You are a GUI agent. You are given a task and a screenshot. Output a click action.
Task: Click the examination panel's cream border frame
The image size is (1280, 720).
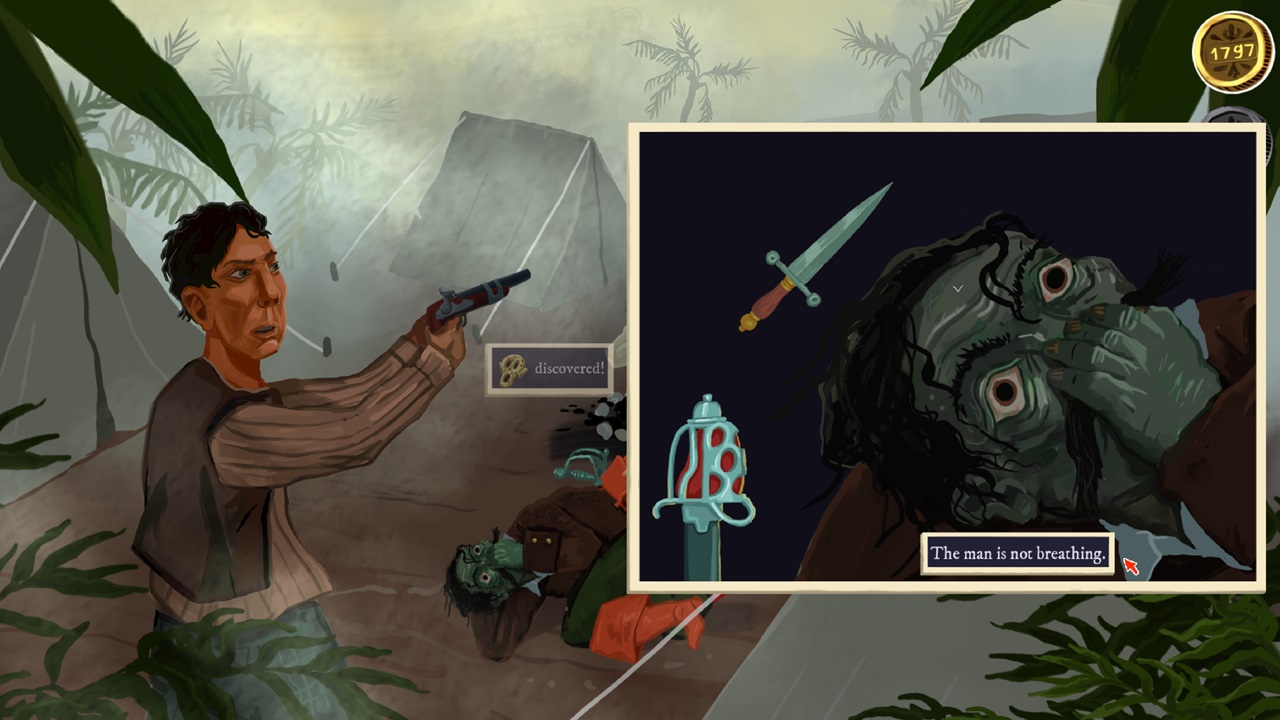[x=945, y=128]
